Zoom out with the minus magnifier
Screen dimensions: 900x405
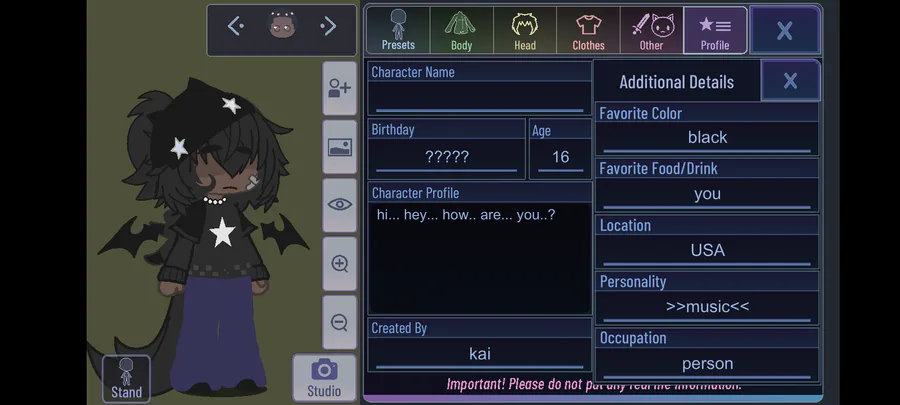[340, 322]
